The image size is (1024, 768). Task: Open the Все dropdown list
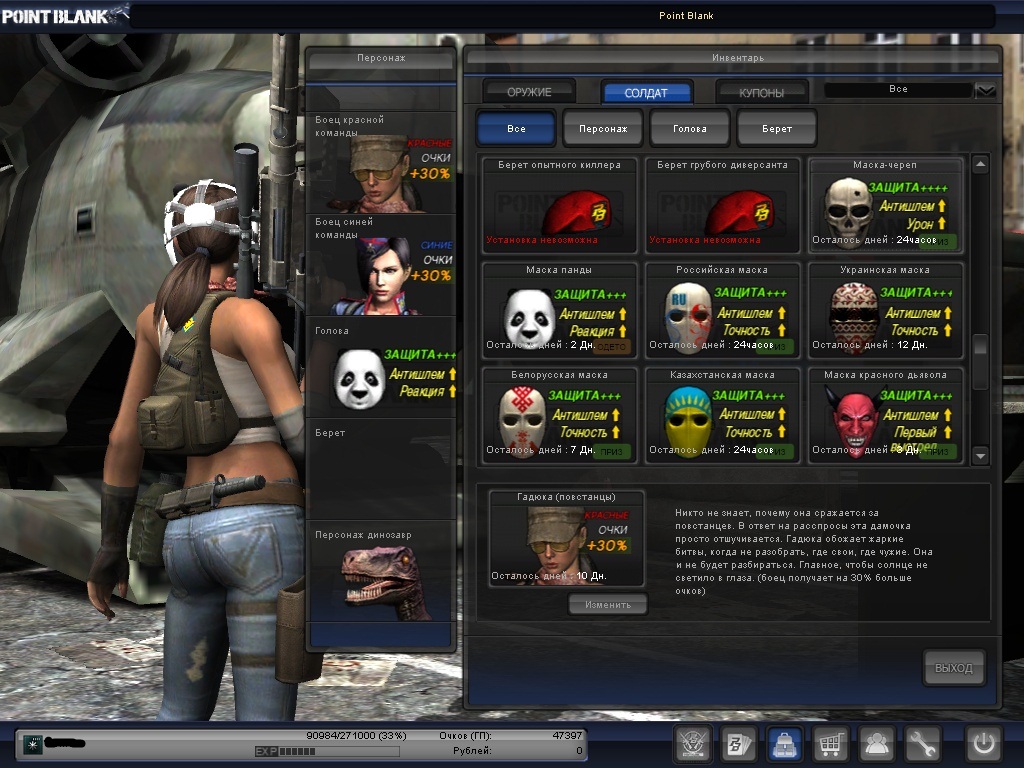985,90
